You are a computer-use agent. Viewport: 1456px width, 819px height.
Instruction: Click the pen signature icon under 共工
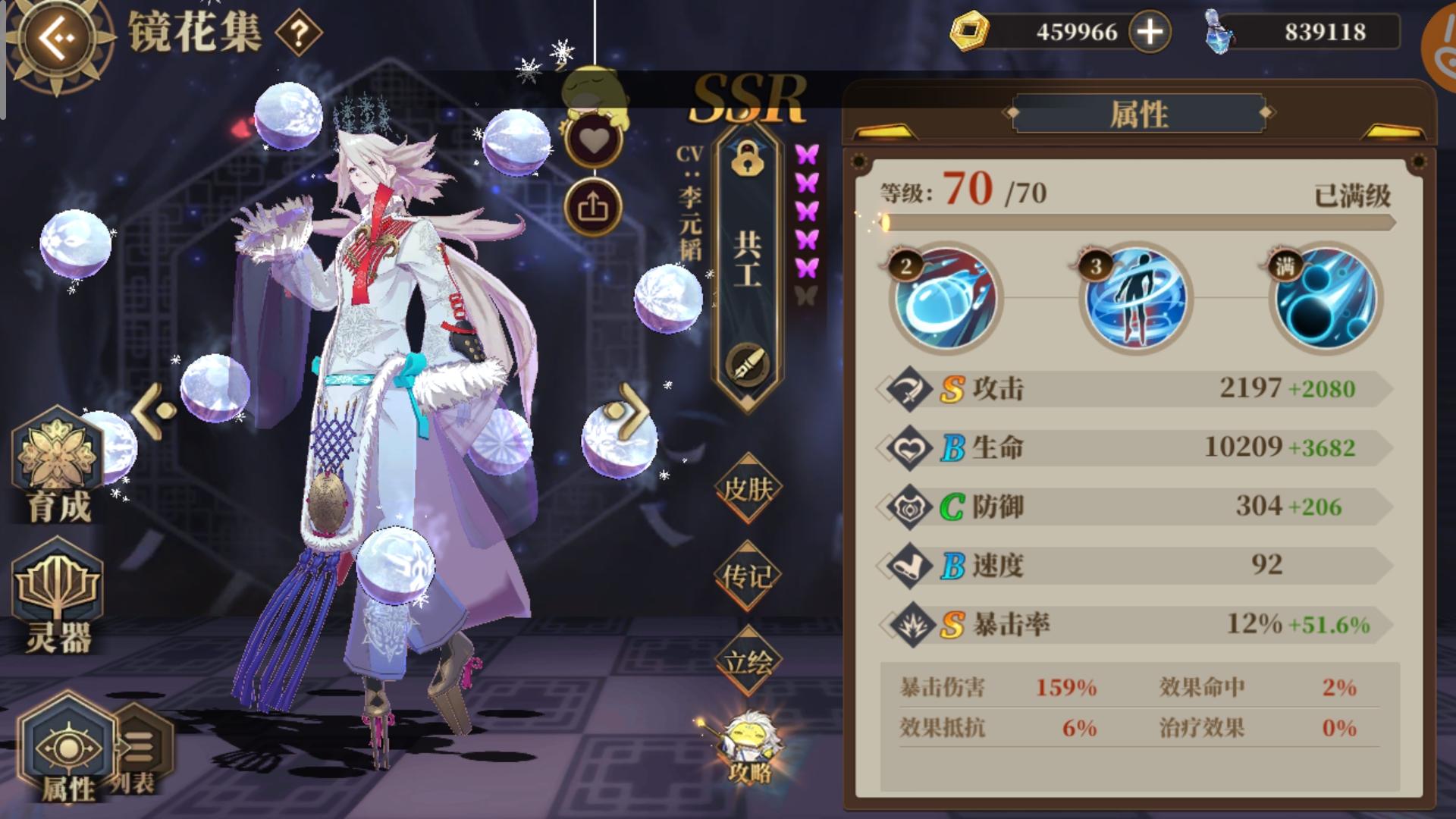[747, 362]
